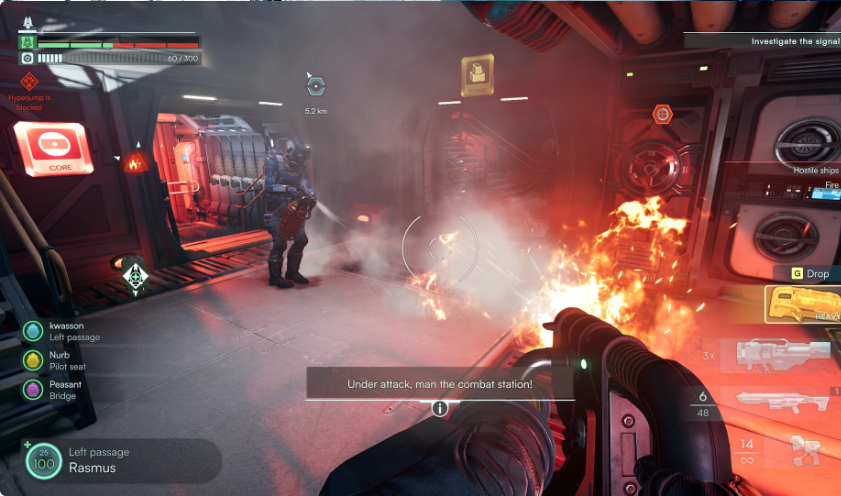Click the Hyperjump is blocked warning icon
The image size is (841, 496).
pos(29,81)
